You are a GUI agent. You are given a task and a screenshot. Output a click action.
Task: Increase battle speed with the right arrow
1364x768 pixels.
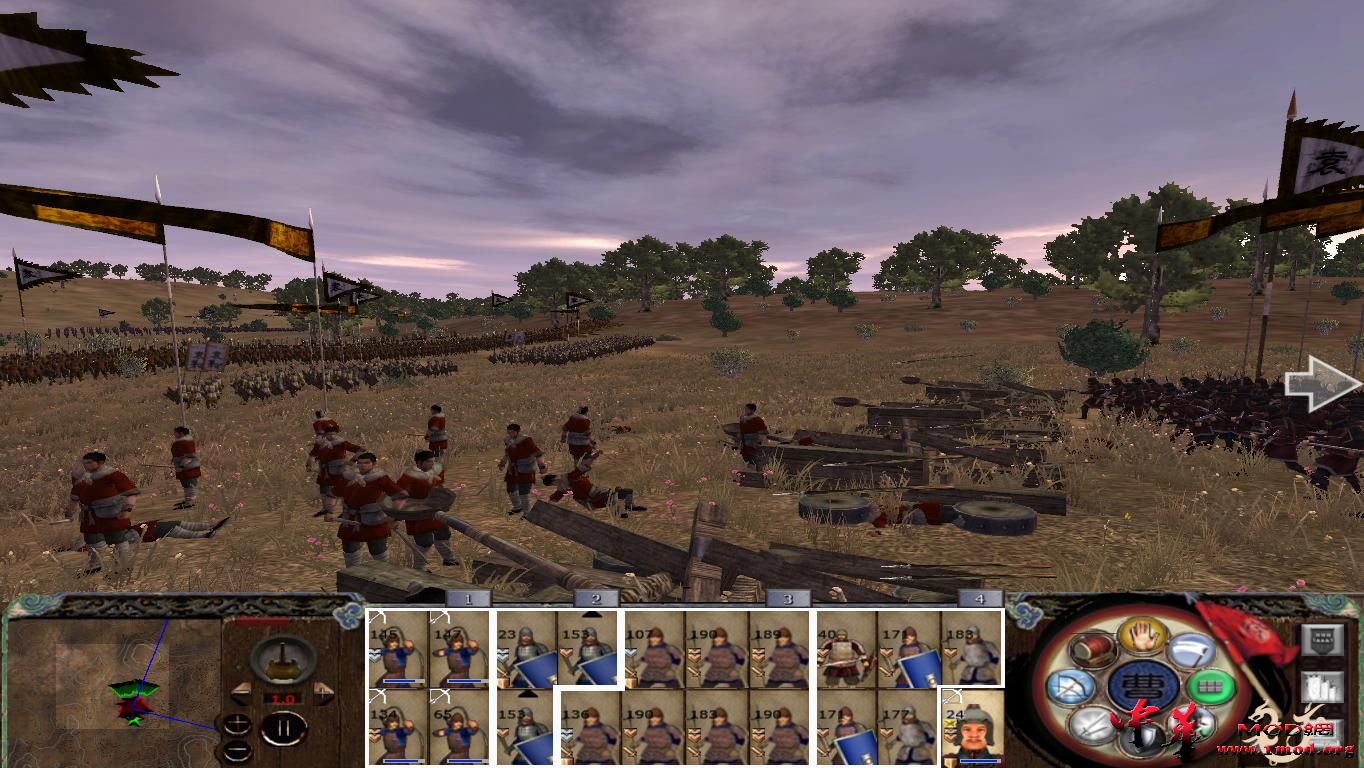(323, 692)
